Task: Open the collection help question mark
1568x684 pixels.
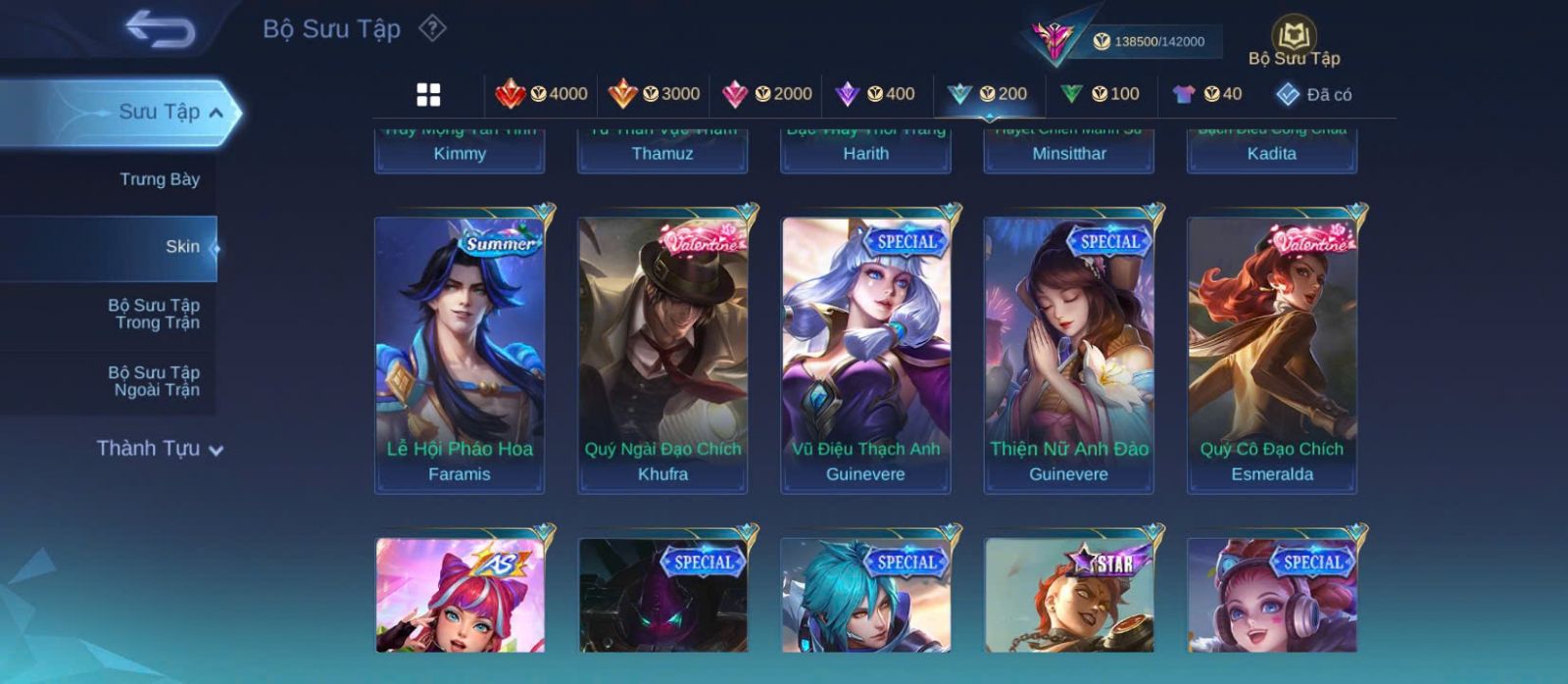Action: (x=432, y=28)
